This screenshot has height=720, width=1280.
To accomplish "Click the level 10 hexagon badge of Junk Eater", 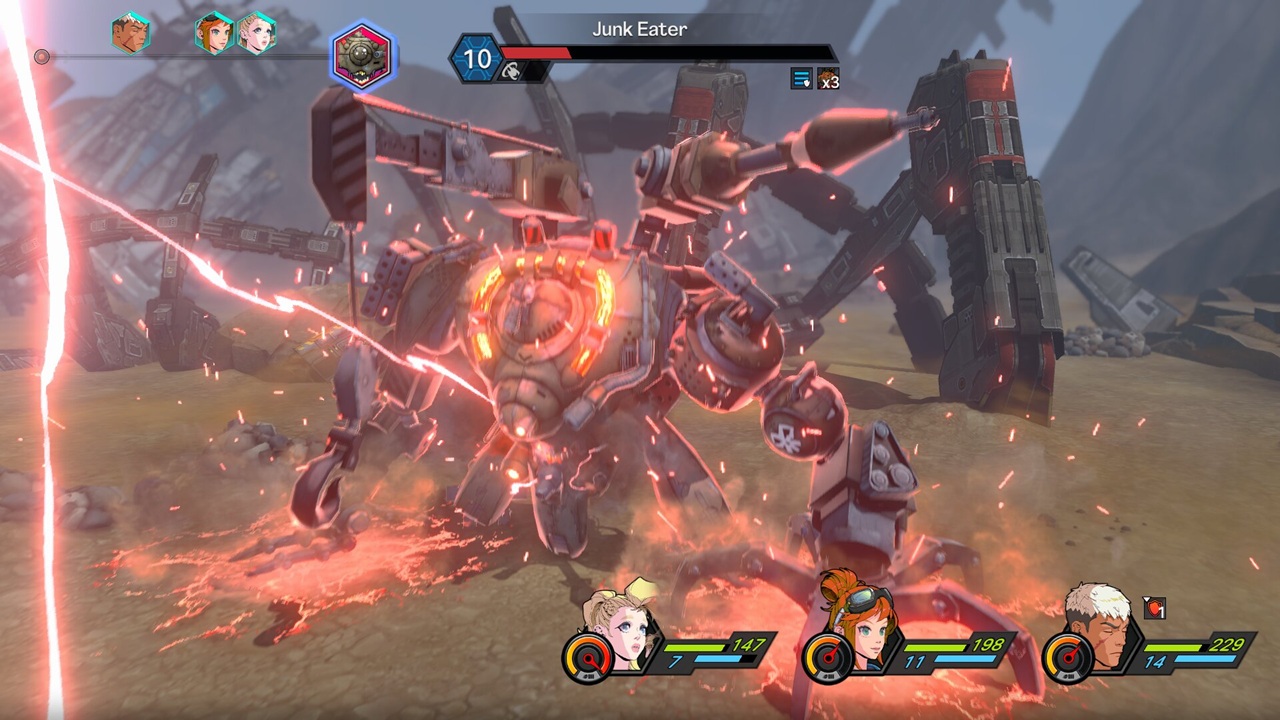I will click(478, 58).
